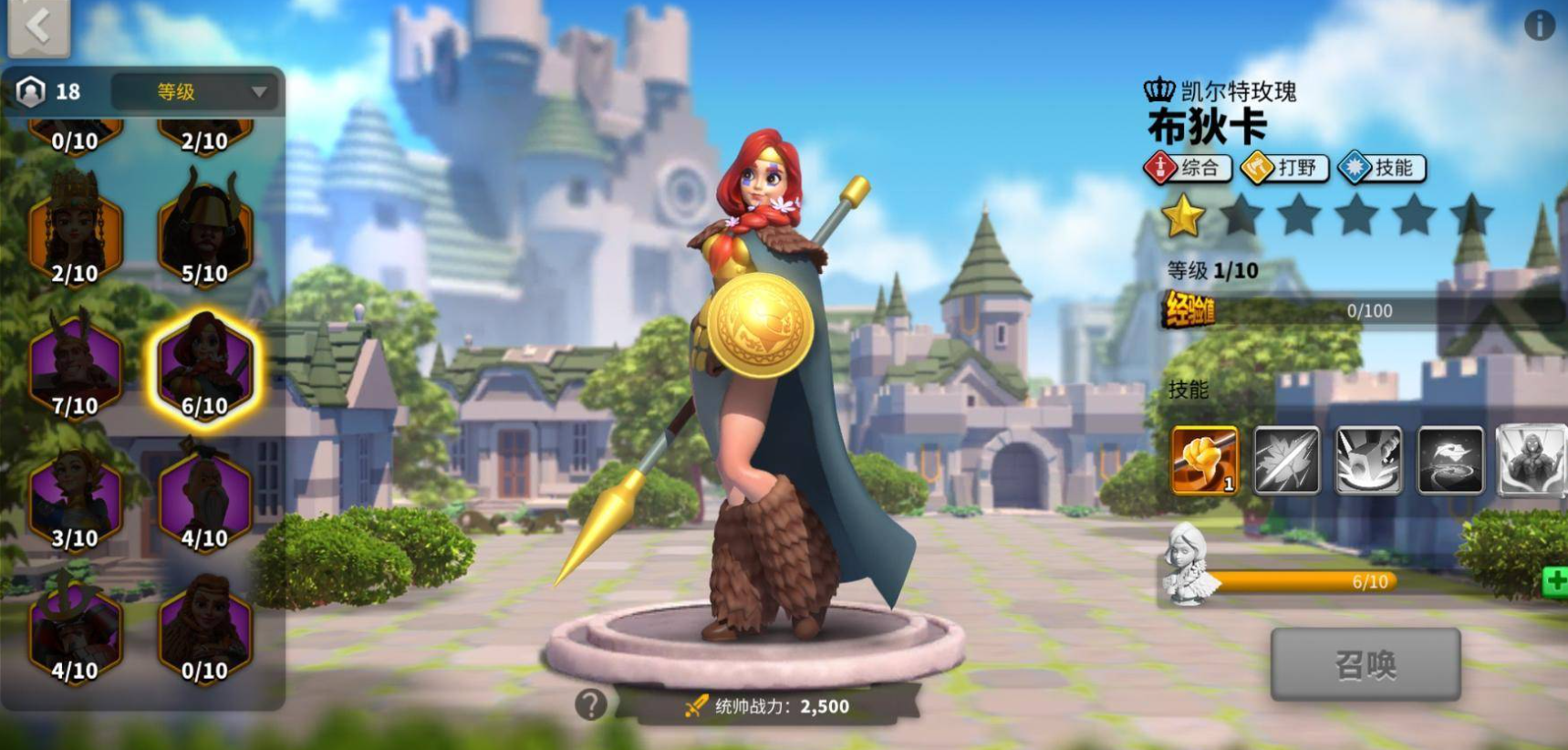Tap the 技能 talent tag
The image size is (1568, 750).
coord(1382,168)
